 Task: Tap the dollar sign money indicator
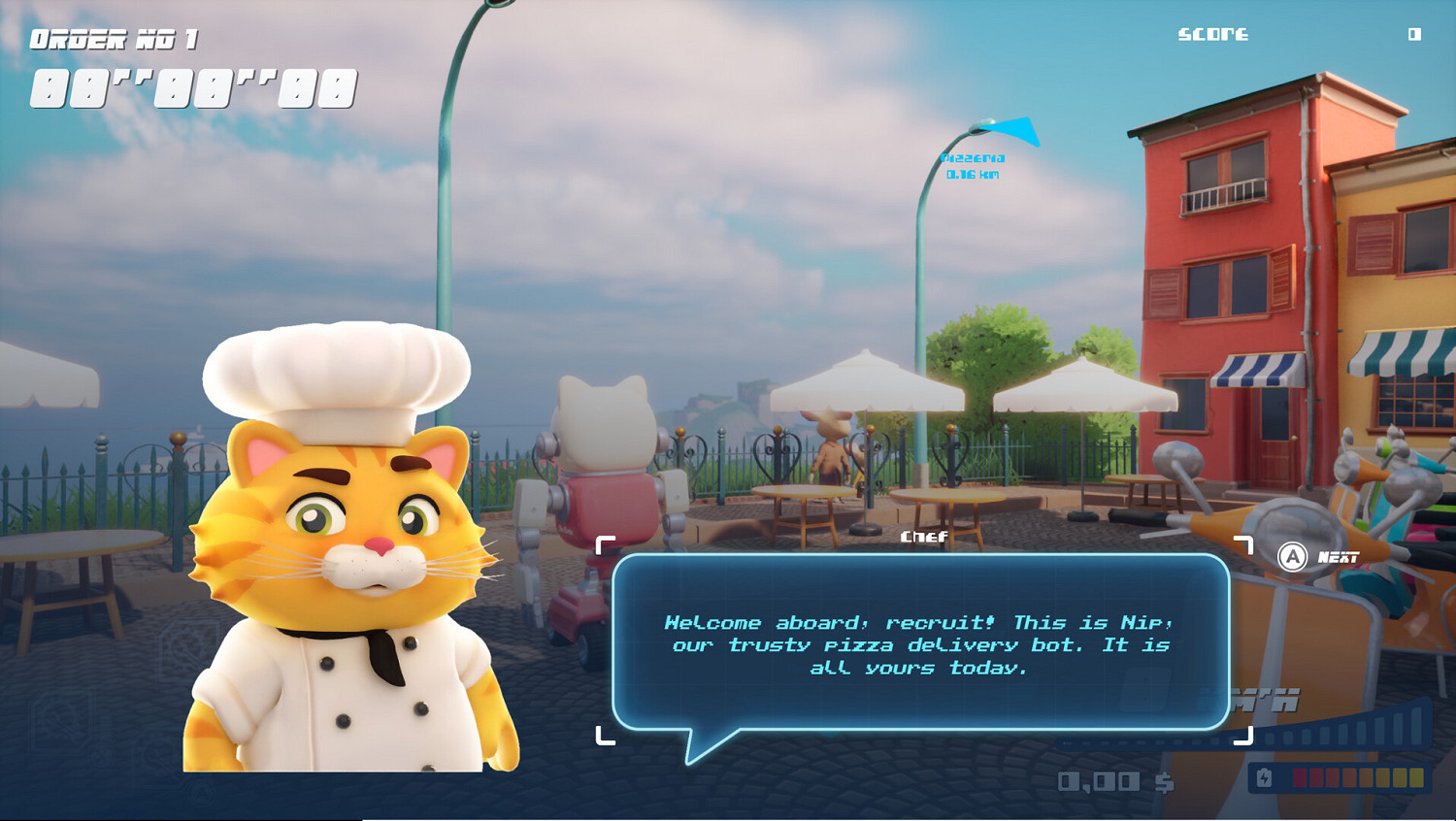(x=1165, y=779)
